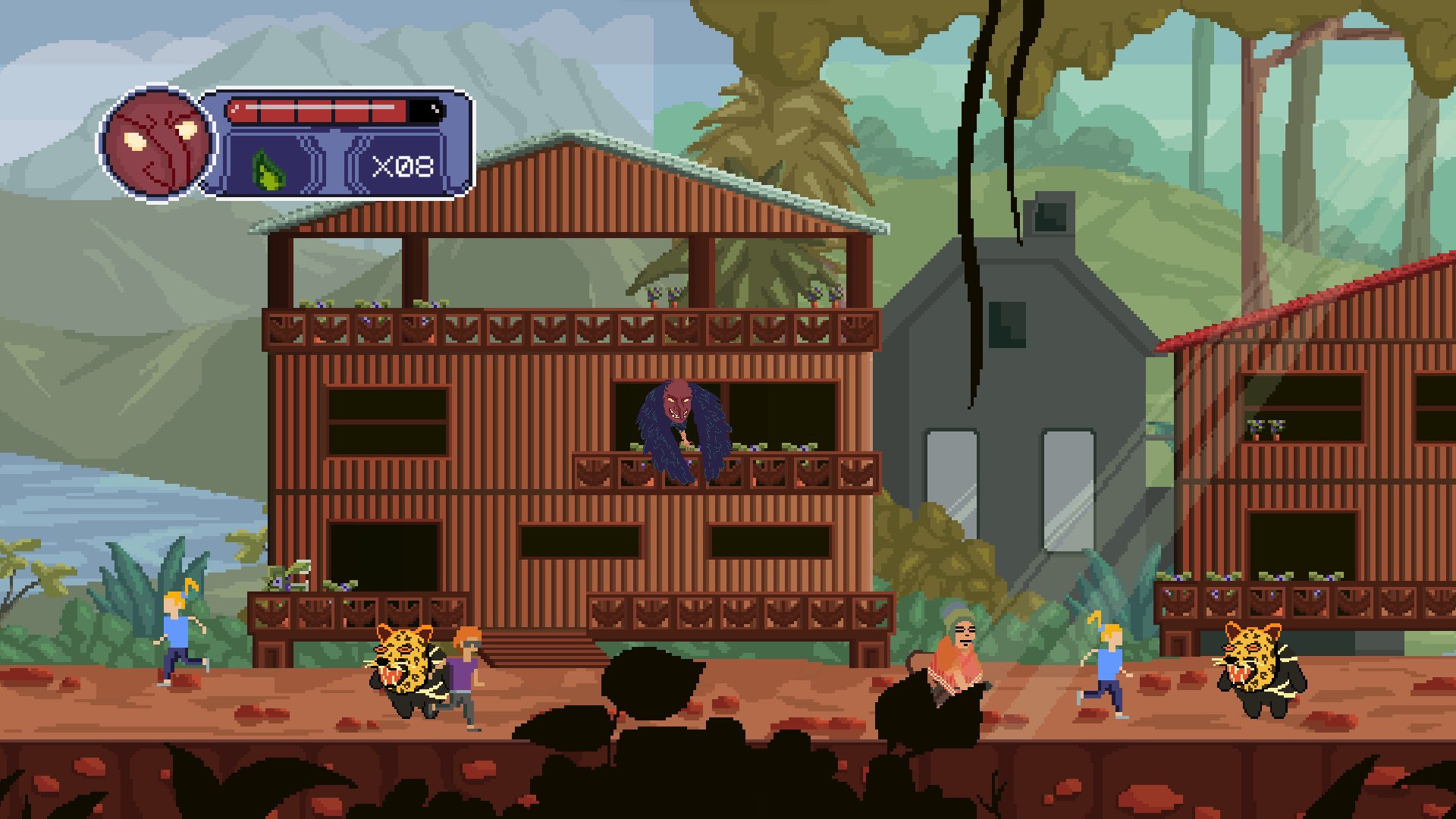This screenshot has height=819, width=1456.
Task: Click the red masked character portrait
Action: pyautogui.click(x=158, y=143)
